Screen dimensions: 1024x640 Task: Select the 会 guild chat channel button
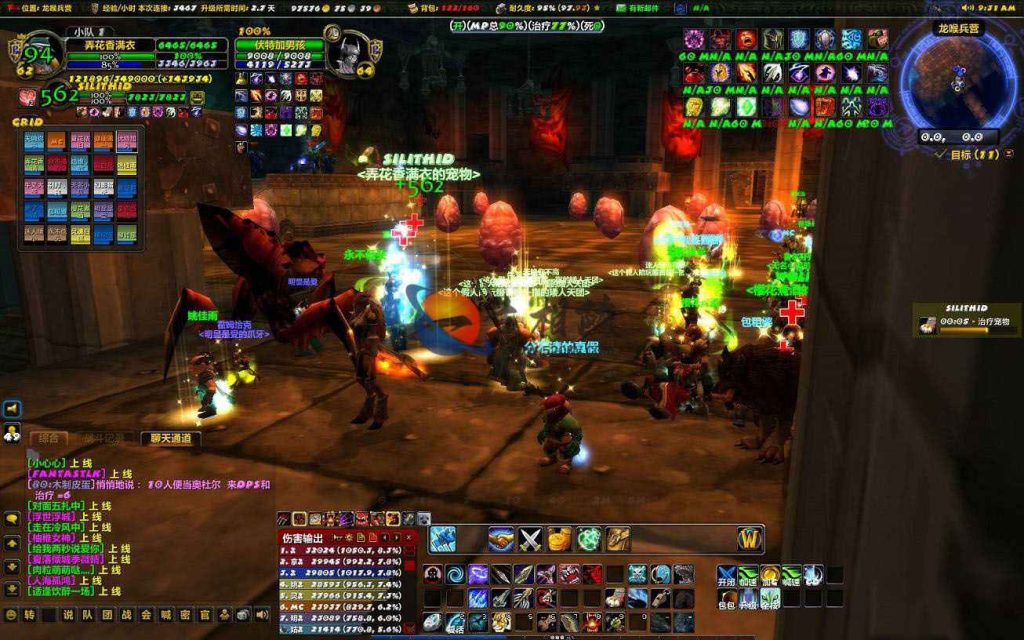tap(147, 615)
